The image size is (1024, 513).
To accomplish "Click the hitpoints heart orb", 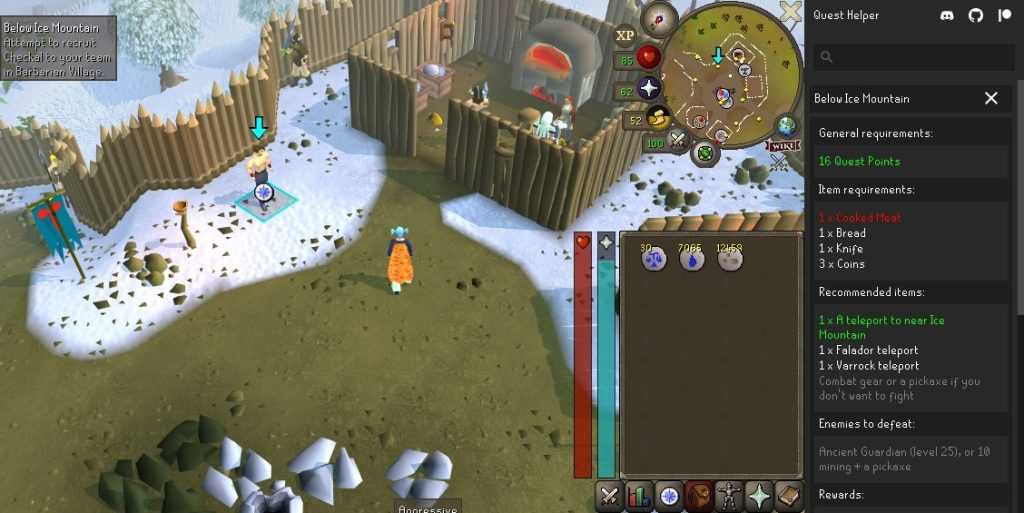I will coord(650,59).
